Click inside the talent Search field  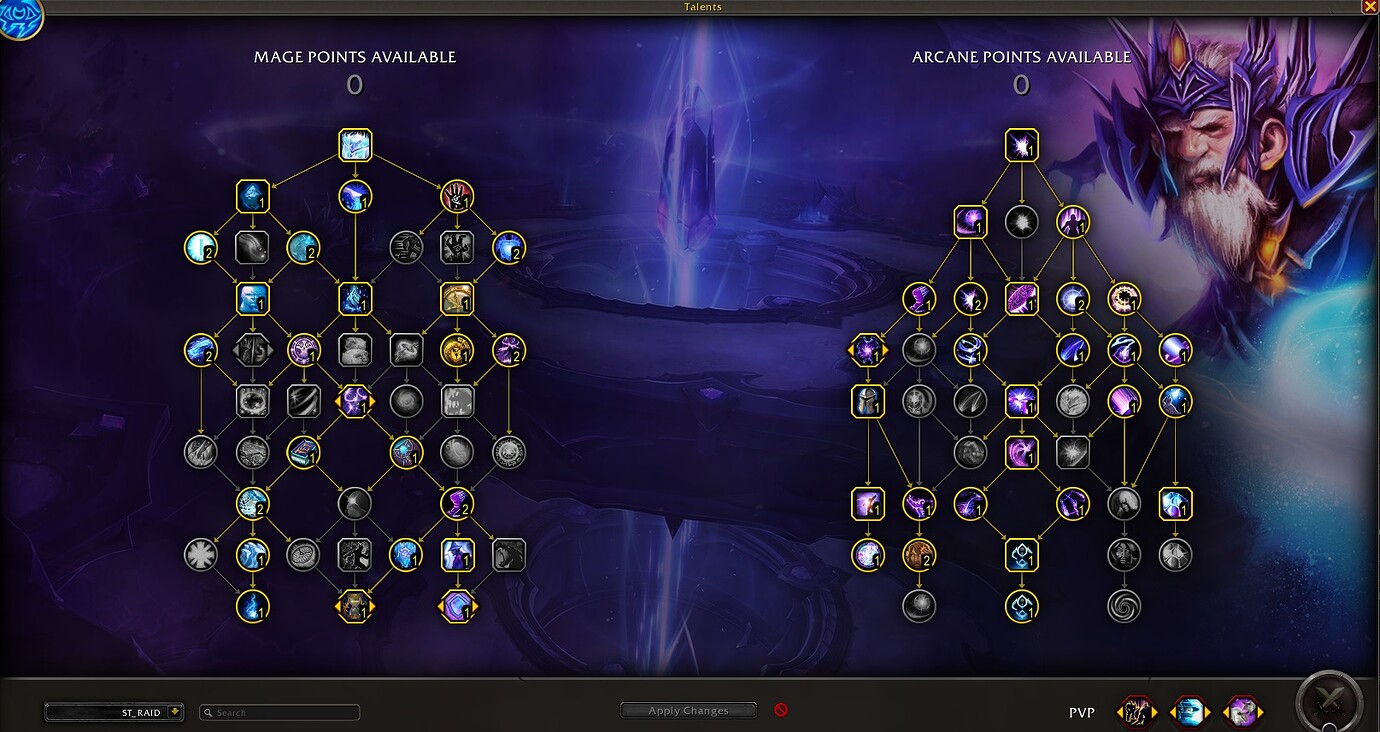(278, 712)
